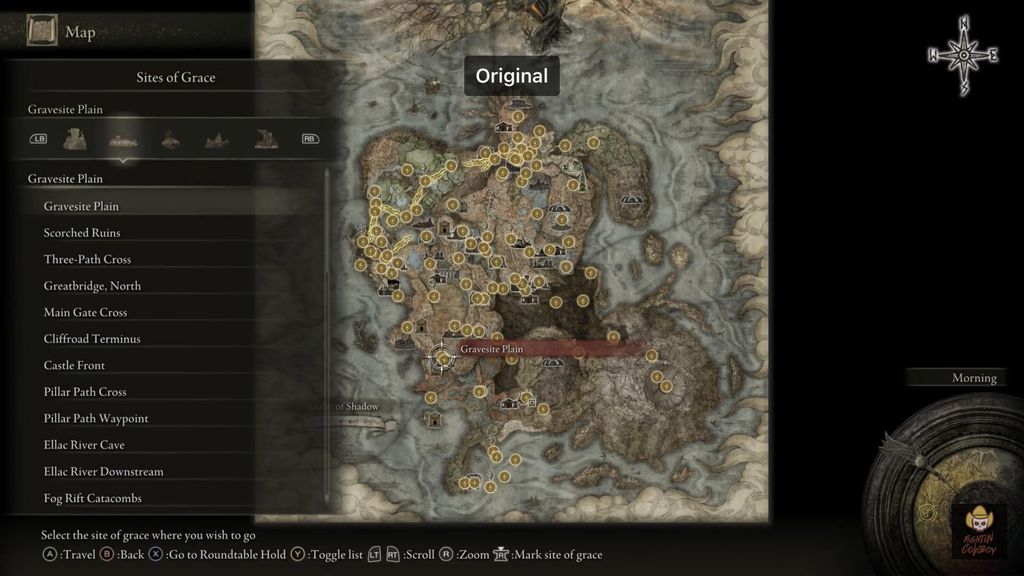Choose Cliffroad Terminus site of grace
The image size is (1024, 576).
coord(92,339)
